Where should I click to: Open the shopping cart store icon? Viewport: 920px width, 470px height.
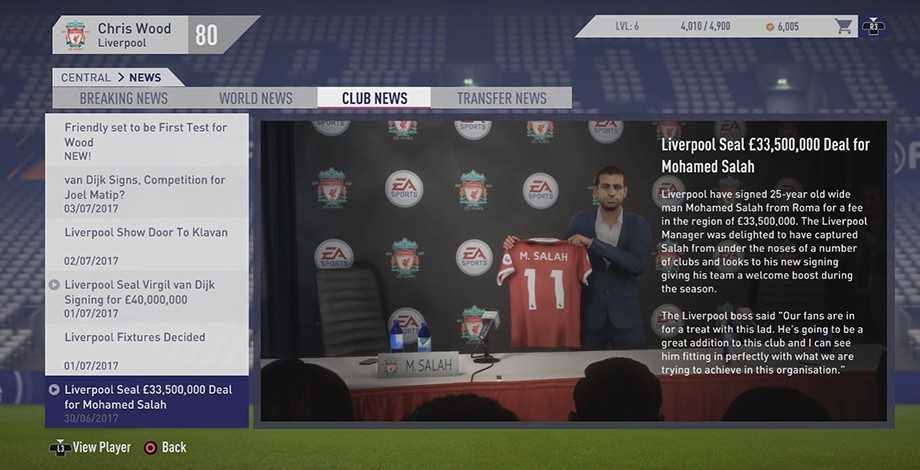pyautogui.click(x=844, y=27)
